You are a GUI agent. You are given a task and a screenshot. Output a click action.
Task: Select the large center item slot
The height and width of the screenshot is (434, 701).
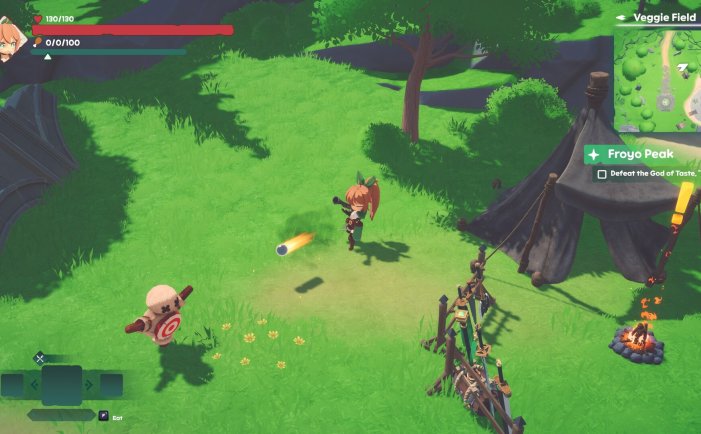click(x=61, y=385)
